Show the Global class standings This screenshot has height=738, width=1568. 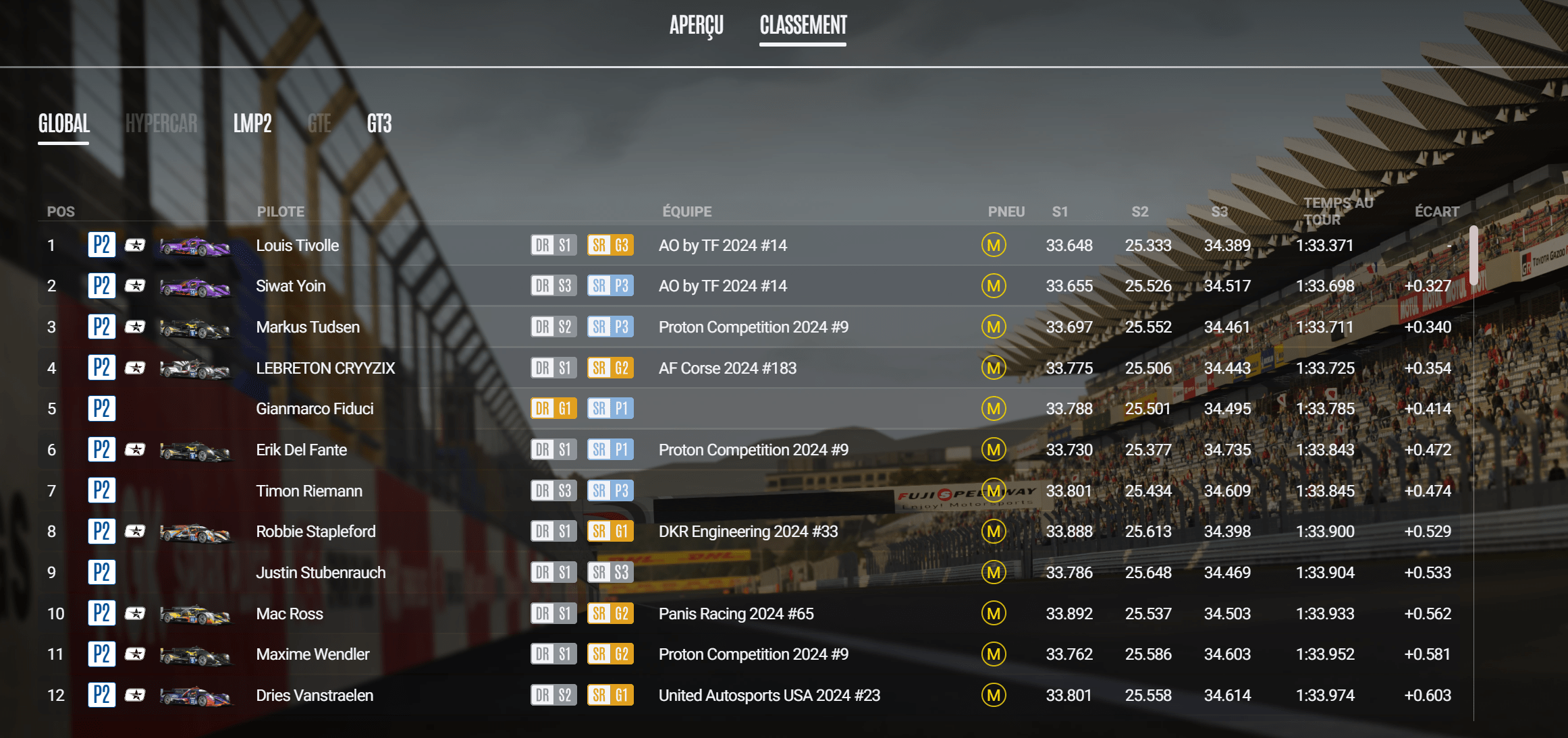coord(64,123)
